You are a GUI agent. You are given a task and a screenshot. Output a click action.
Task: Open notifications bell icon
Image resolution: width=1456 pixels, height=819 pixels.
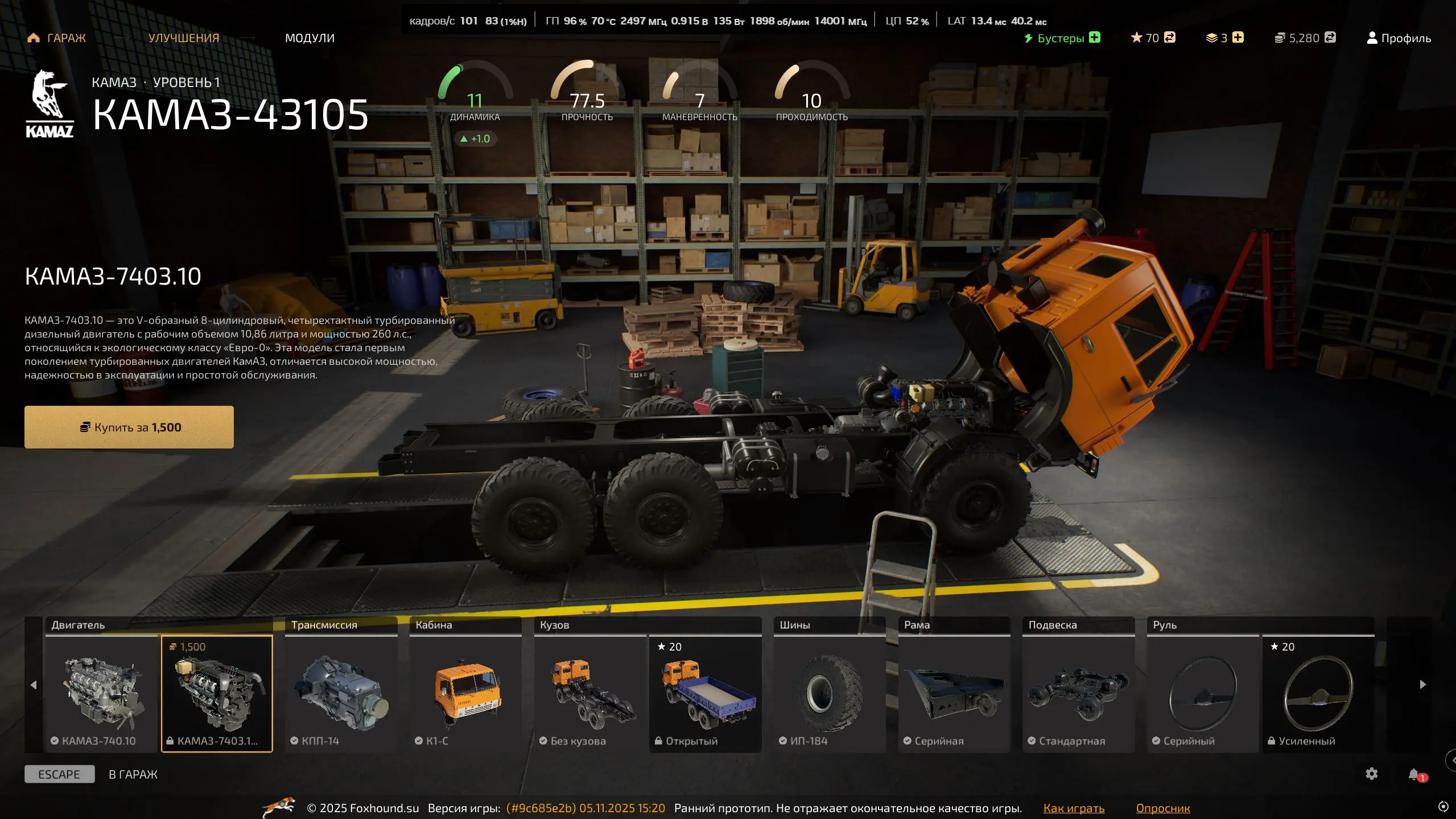coord(1414,774)
